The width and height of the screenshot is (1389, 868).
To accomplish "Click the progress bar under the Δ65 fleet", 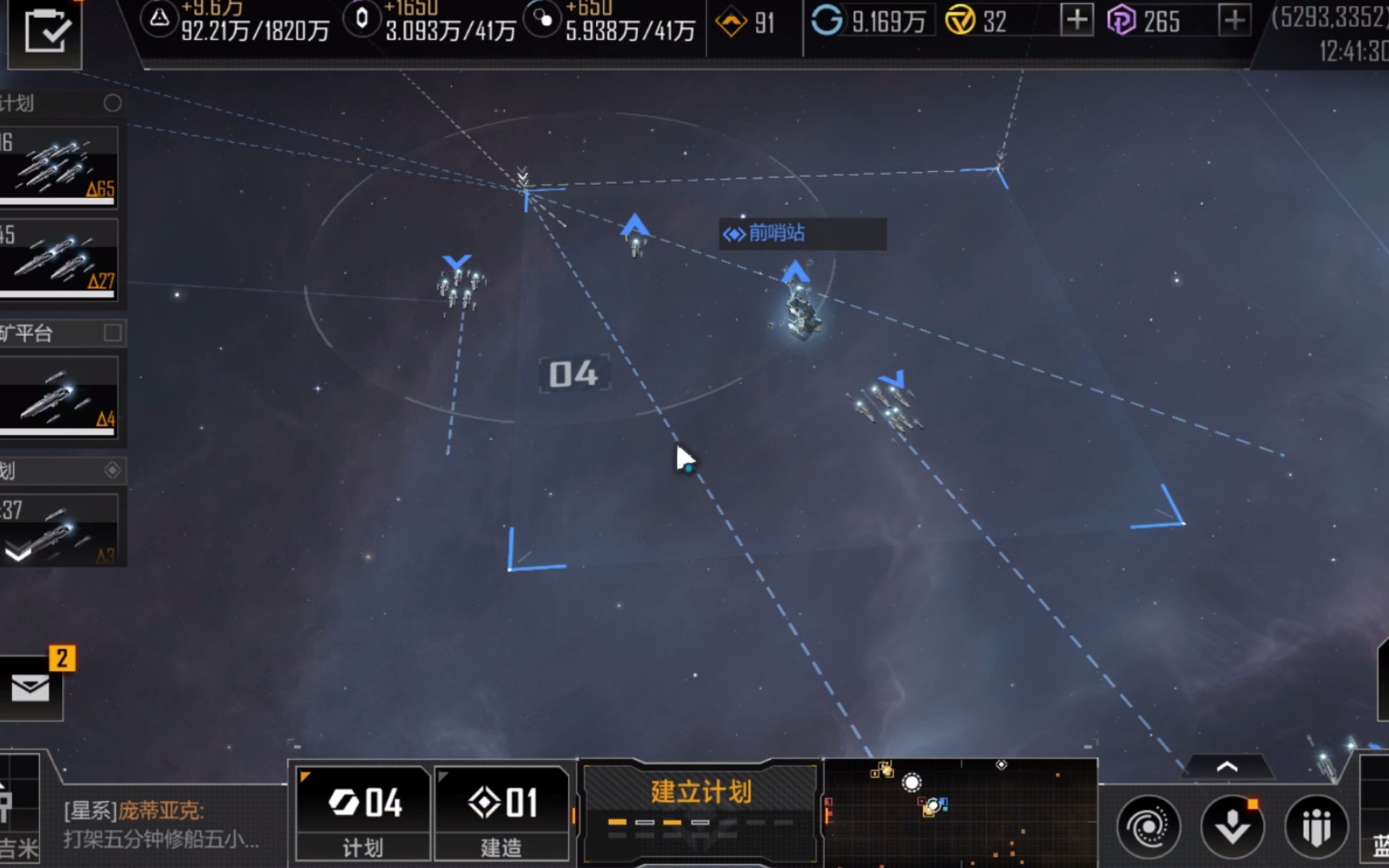I will point(57,201).
